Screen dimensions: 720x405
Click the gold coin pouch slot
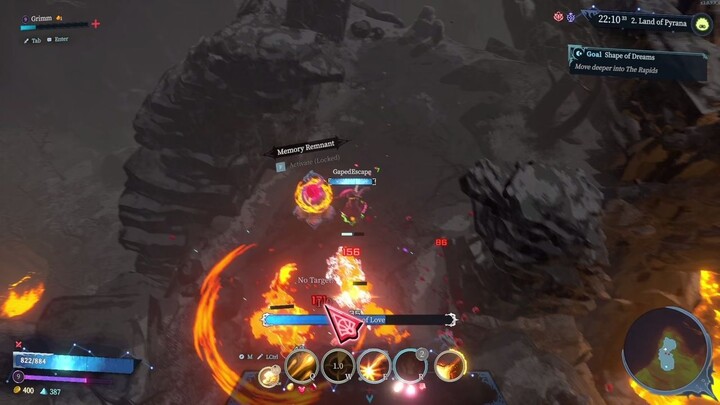(x=268, y=376)
